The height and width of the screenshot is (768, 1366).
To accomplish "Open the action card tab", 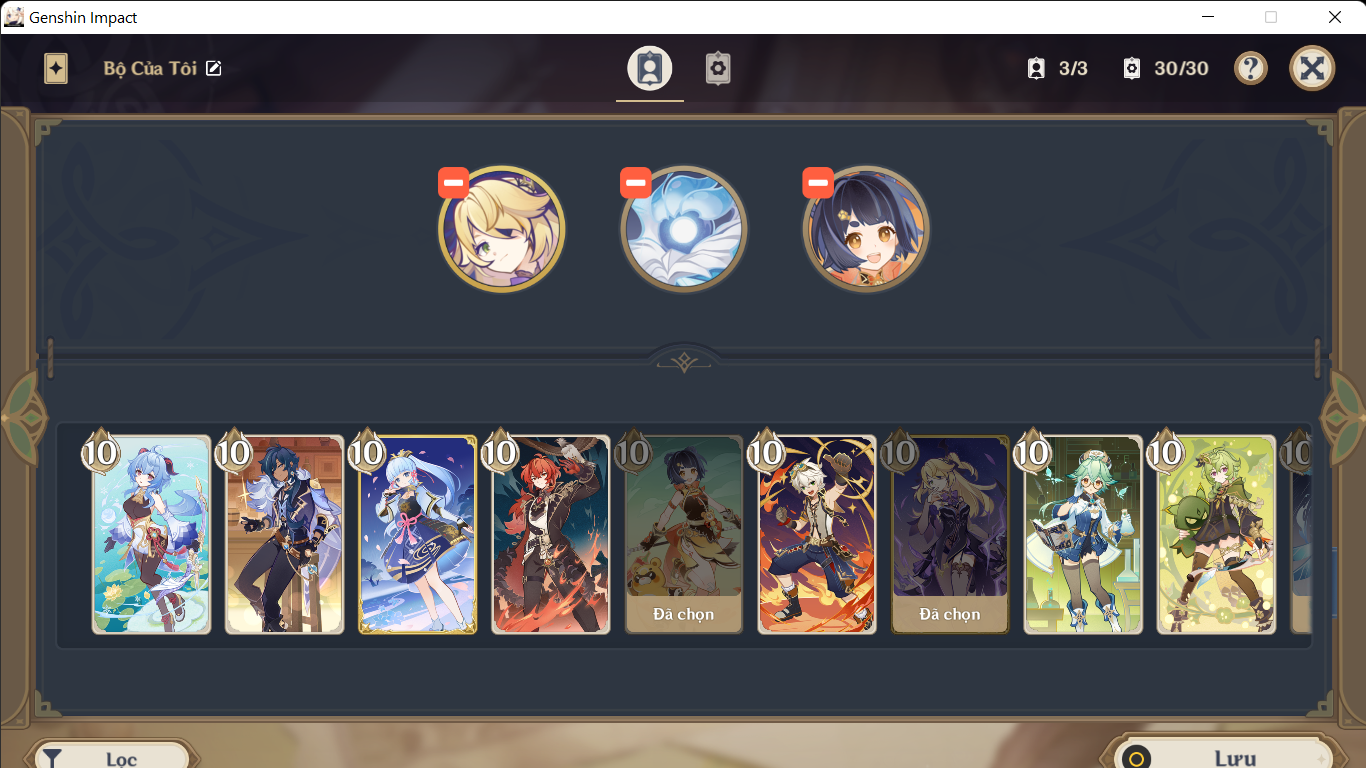I will [x=718, y=68].
